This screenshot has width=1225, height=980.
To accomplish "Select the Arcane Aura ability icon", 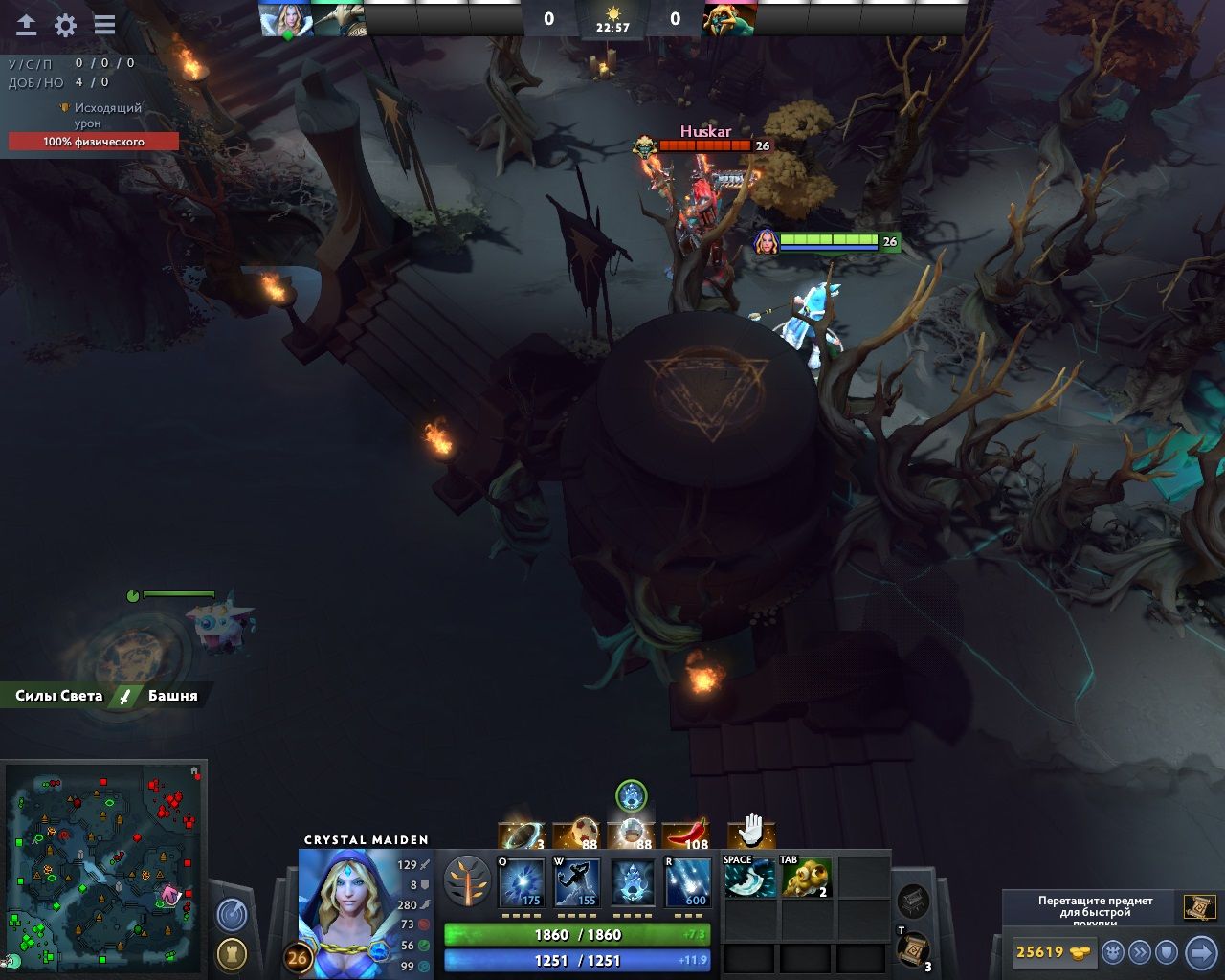I will click(633, 881).
